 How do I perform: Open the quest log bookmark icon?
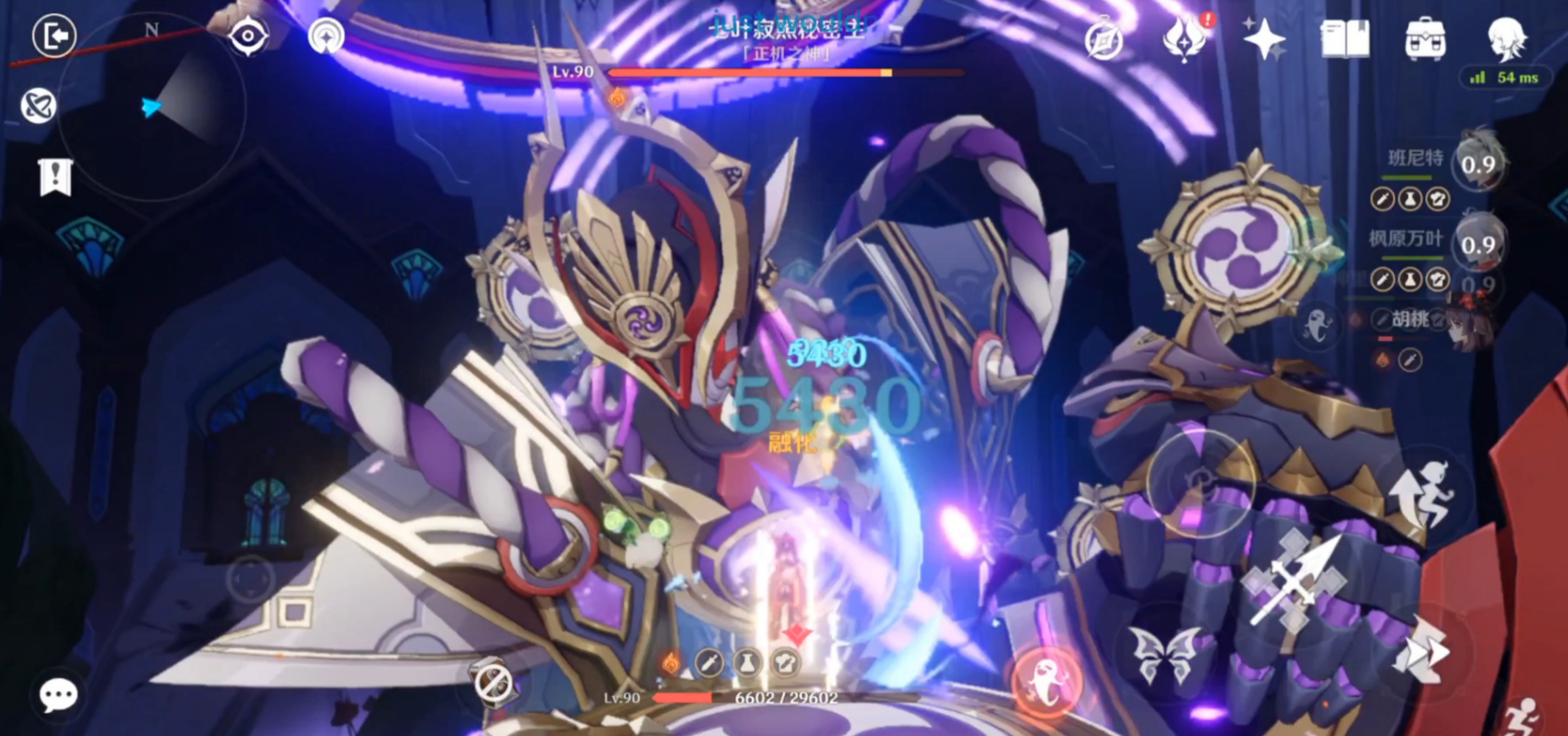point(55,177)
